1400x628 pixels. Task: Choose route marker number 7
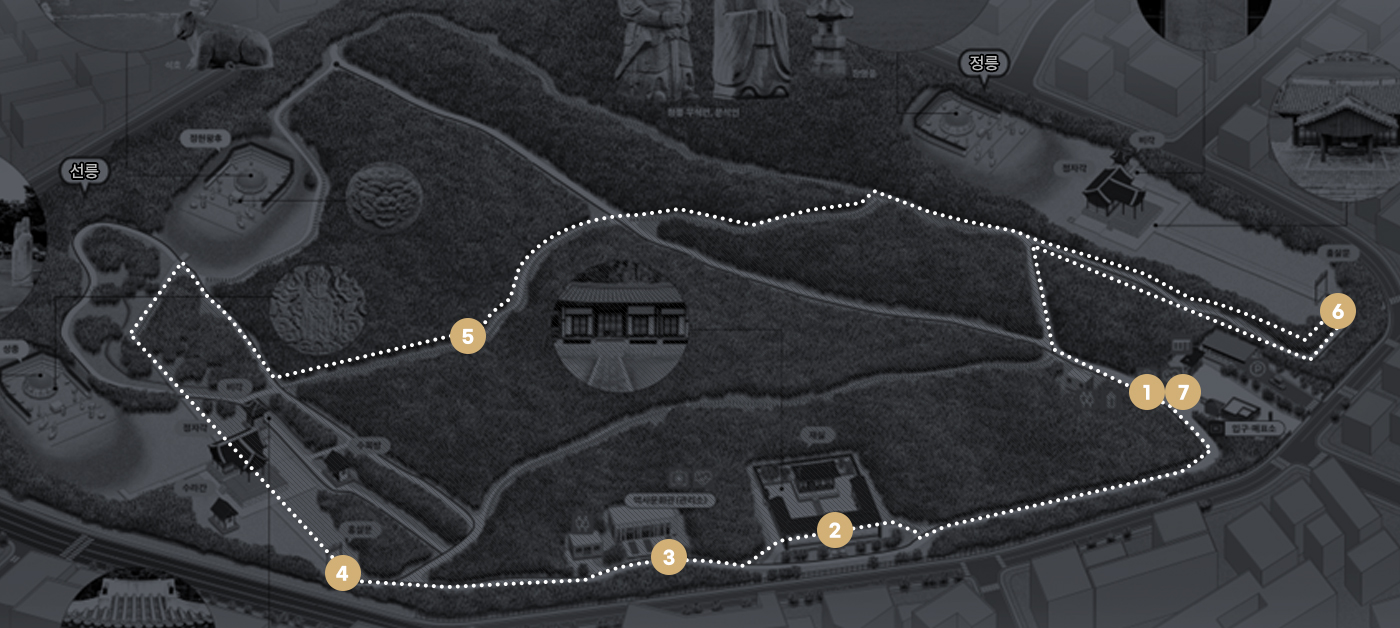coord(1182,392)
